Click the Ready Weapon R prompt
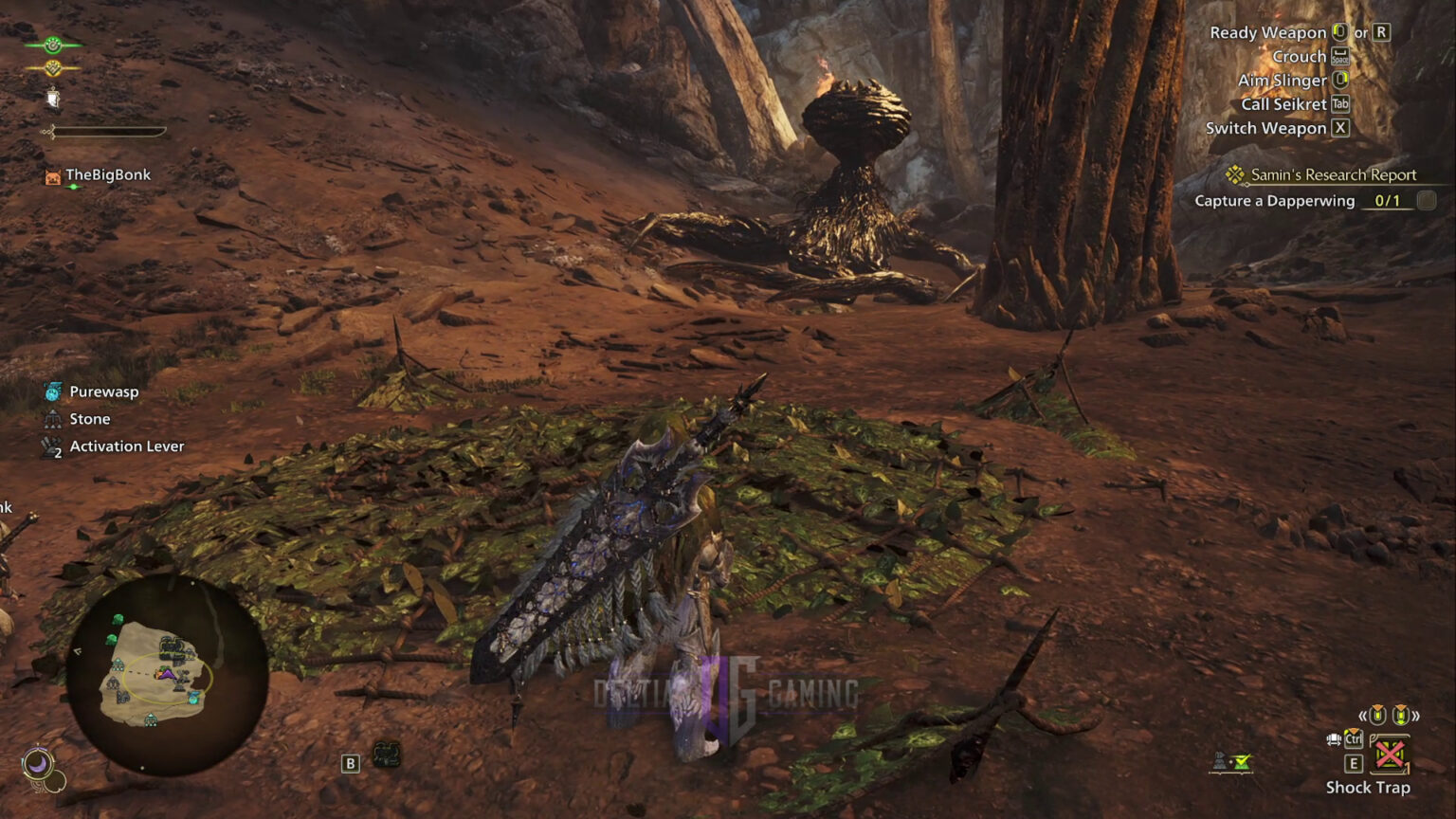Screen dimensions: 1456x819 tap(1382, 31)
